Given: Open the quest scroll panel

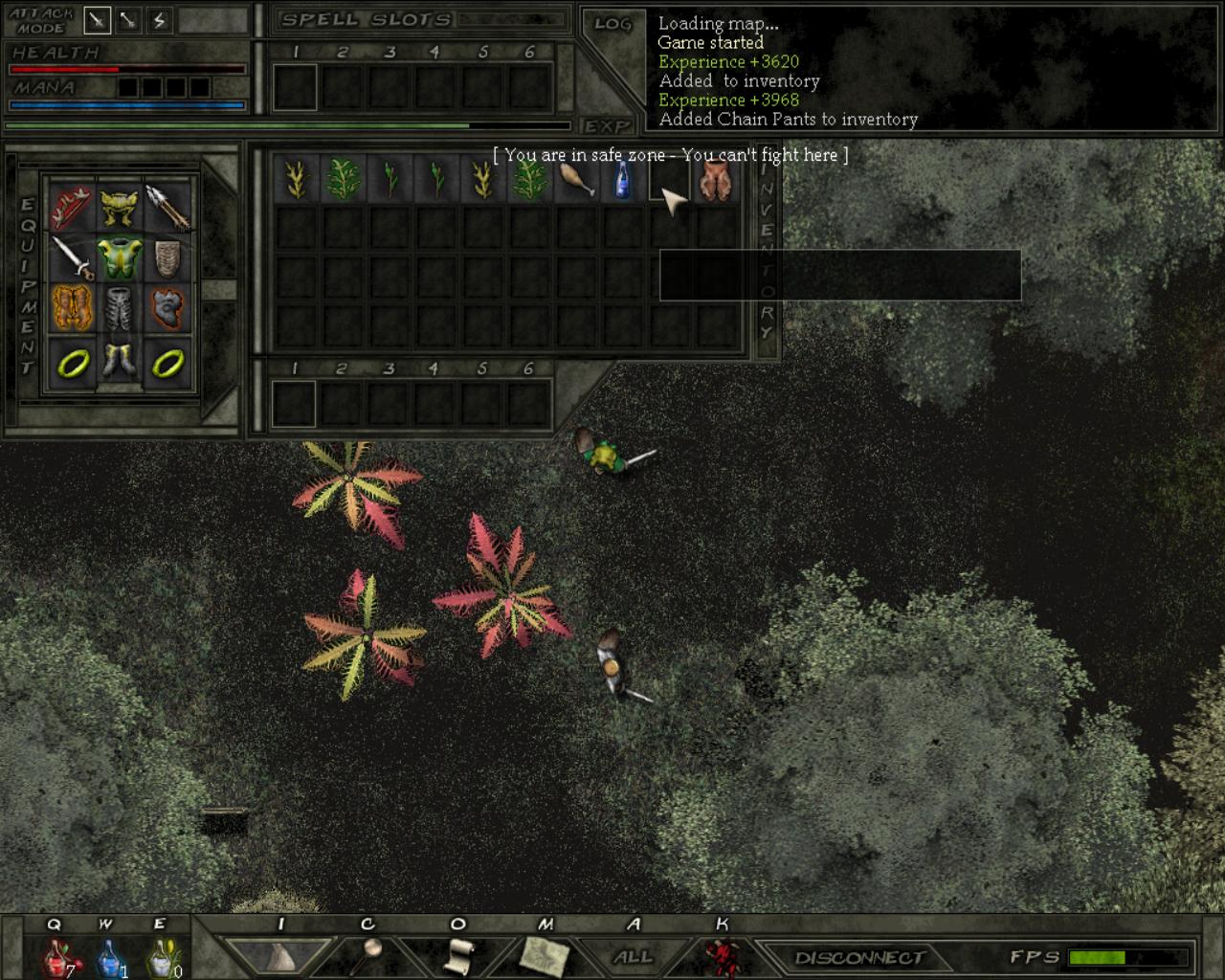Looking at the screenshot, I should click(x=460, y=955).
